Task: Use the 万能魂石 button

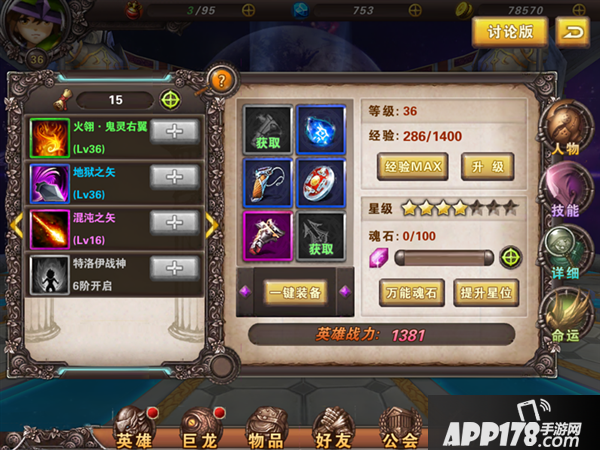Action: pyautogui.click(x=412, y=294)
